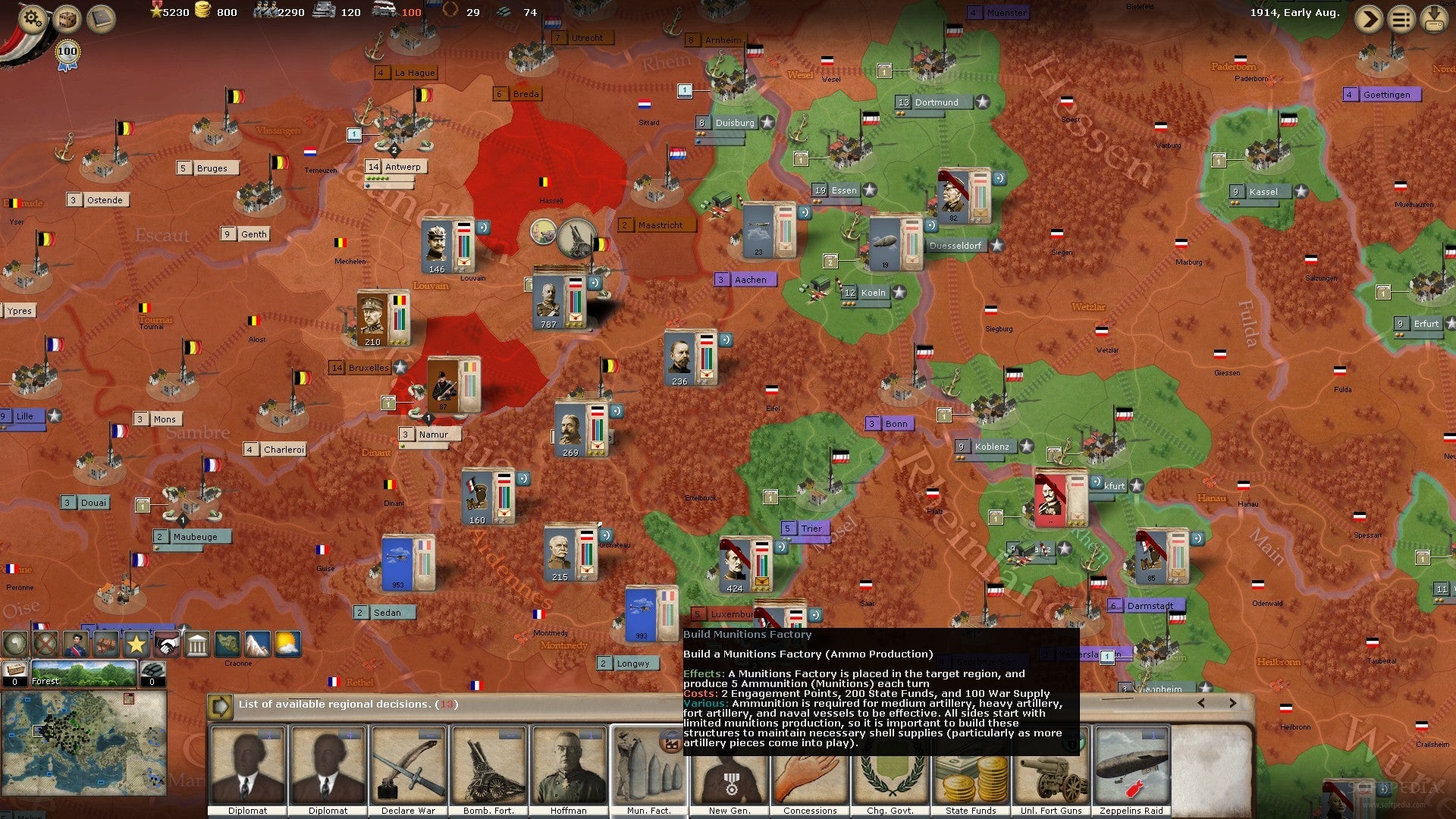Click the minimap of Europe

pyautogui.click(x=83, y=742)
